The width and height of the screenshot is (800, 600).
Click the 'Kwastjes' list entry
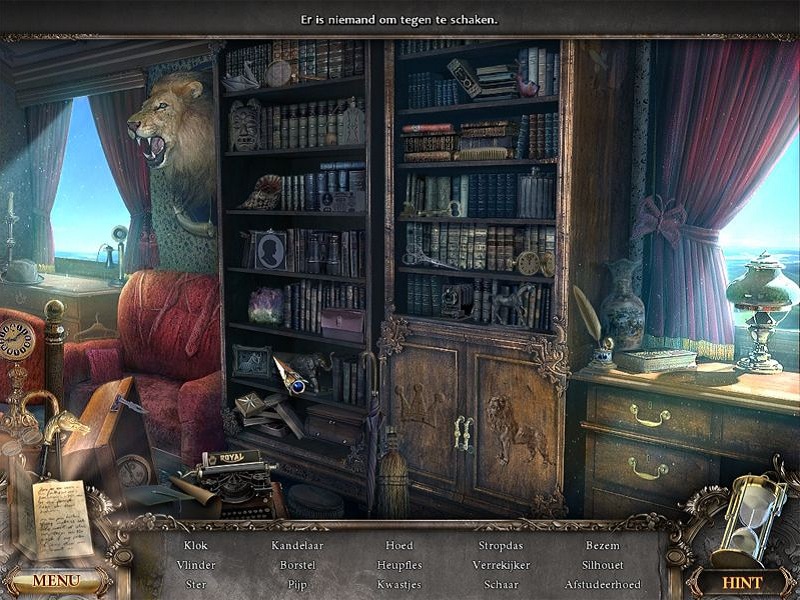399,584
